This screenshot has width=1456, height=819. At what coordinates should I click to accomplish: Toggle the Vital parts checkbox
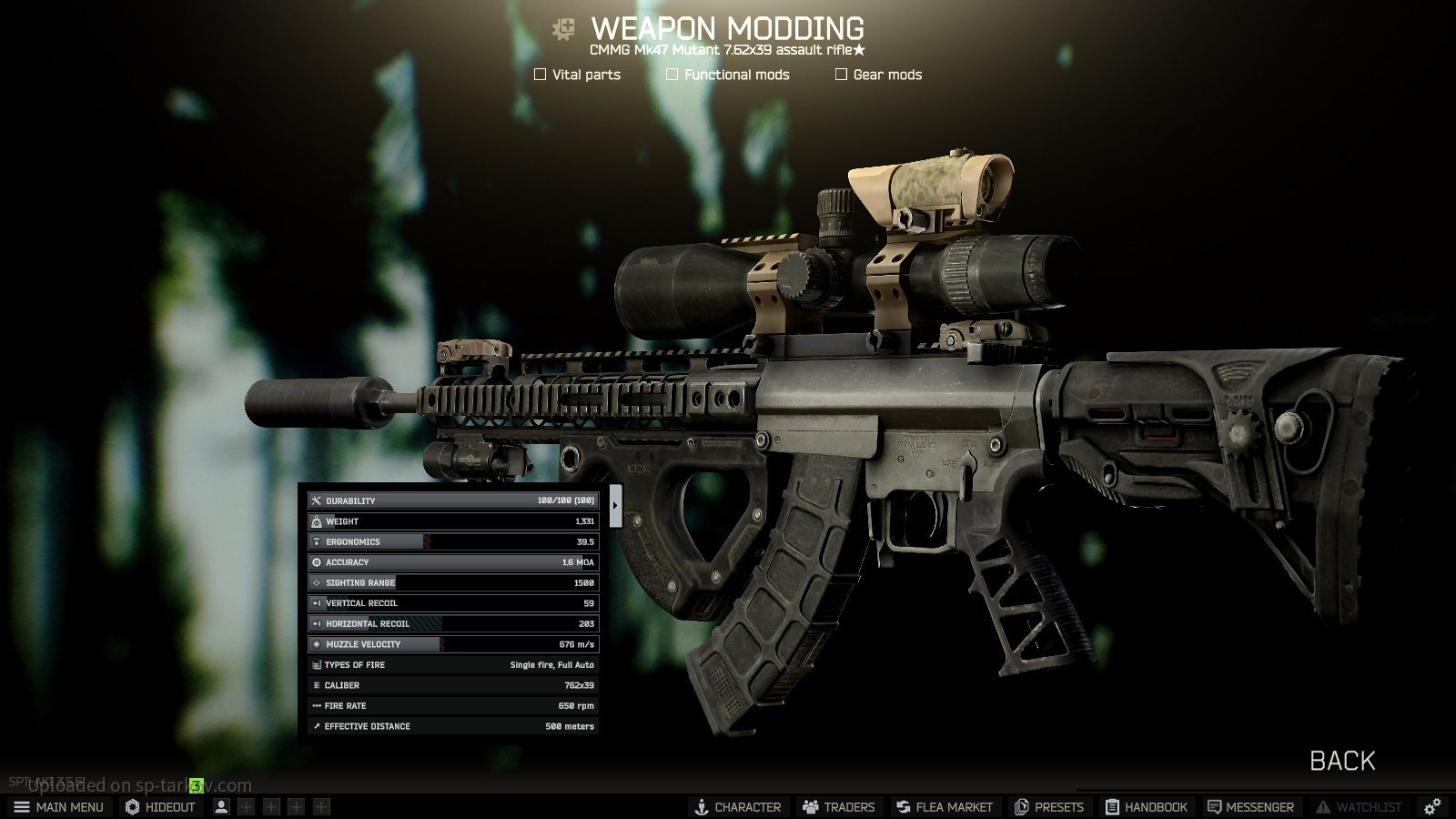541,75
